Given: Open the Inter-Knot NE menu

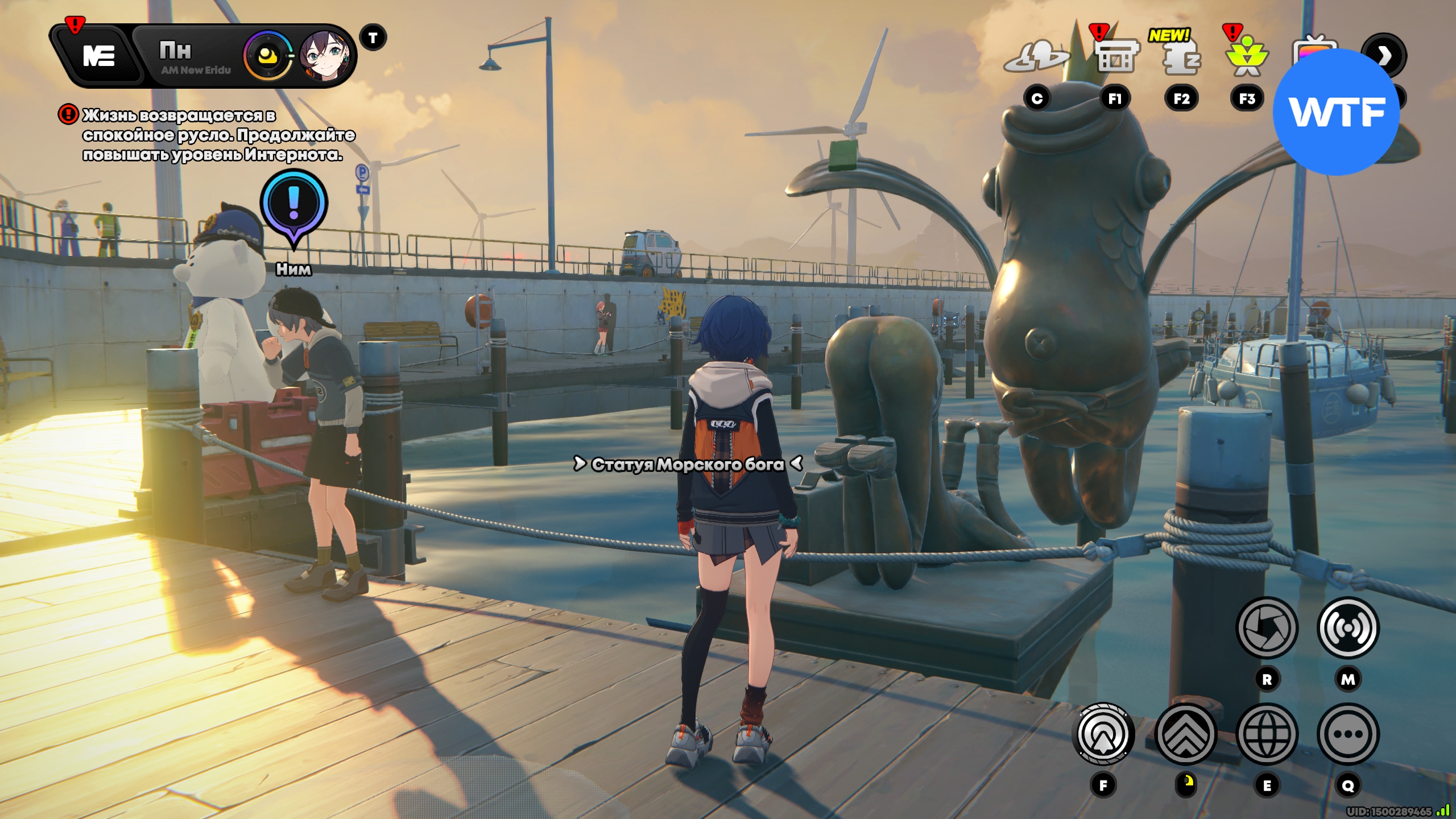Looking at the screenshot, I should (x=98, y=56).
